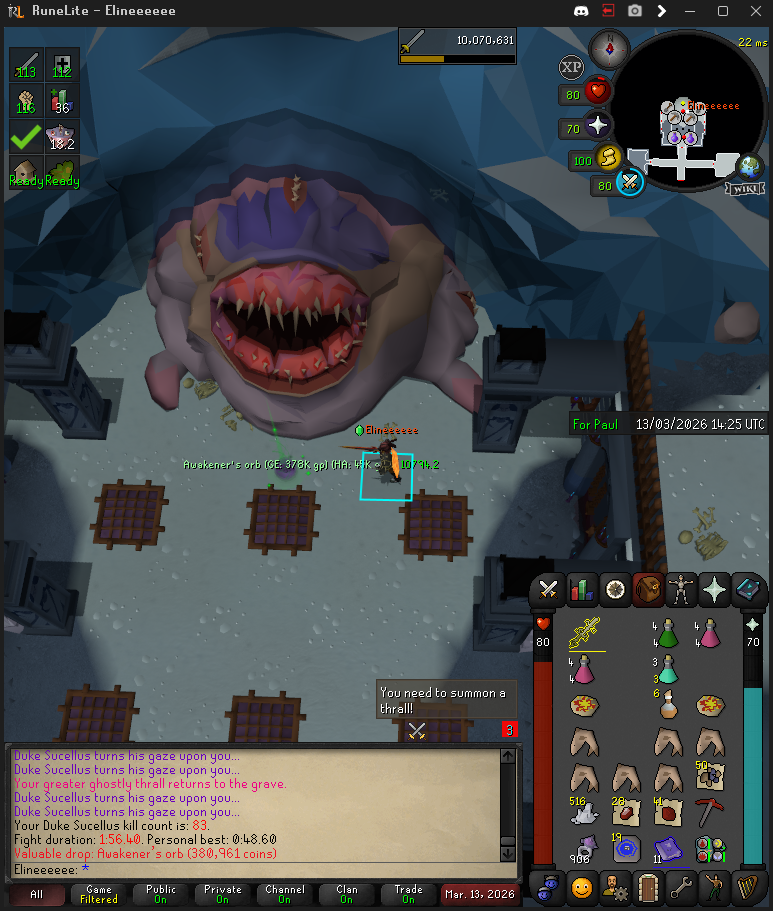773x911 pixels.
Task: Click the rune pouch in the inventory
Action: (x=711, y=848)
